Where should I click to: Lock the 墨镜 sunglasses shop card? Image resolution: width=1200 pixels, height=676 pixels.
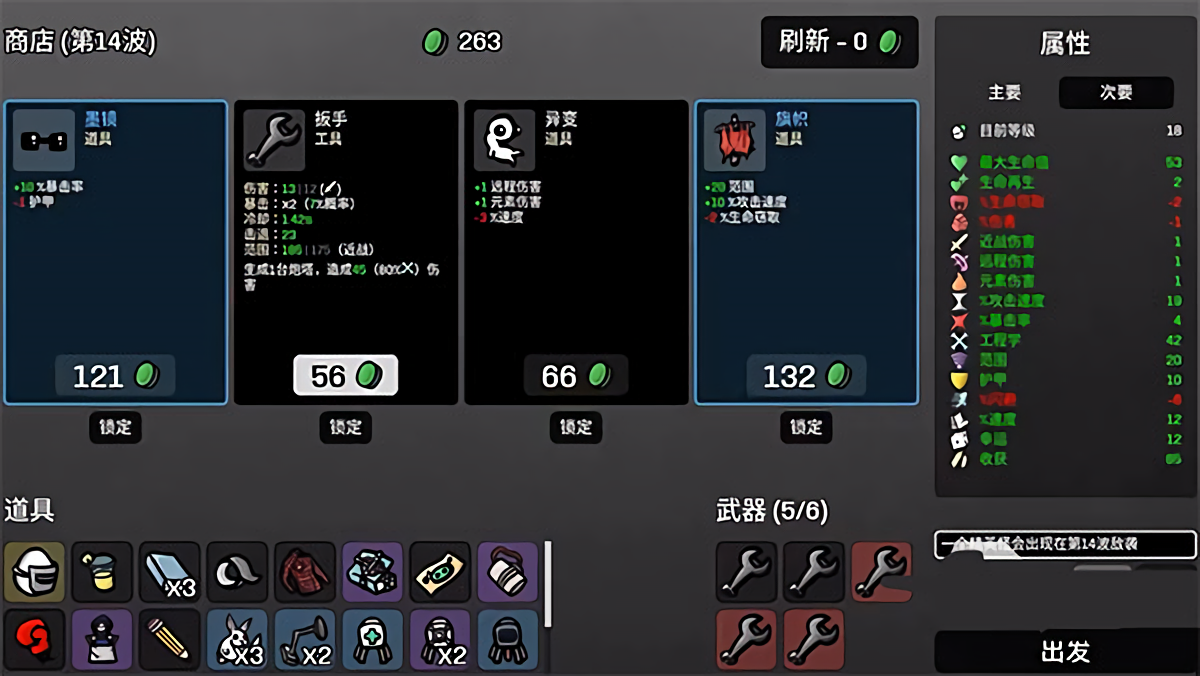click(115, 427)
